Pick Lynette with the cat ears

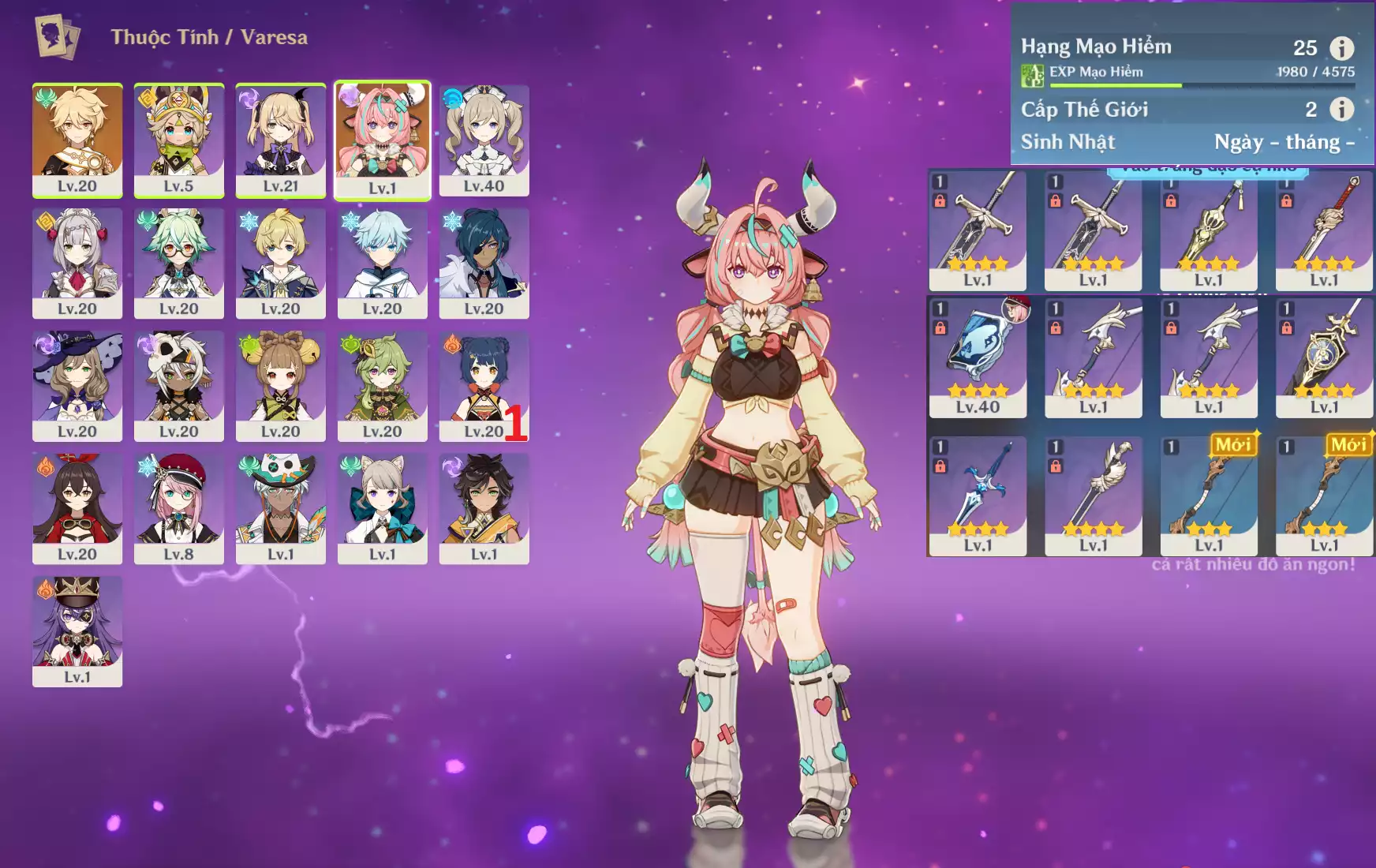coord(383,507)
